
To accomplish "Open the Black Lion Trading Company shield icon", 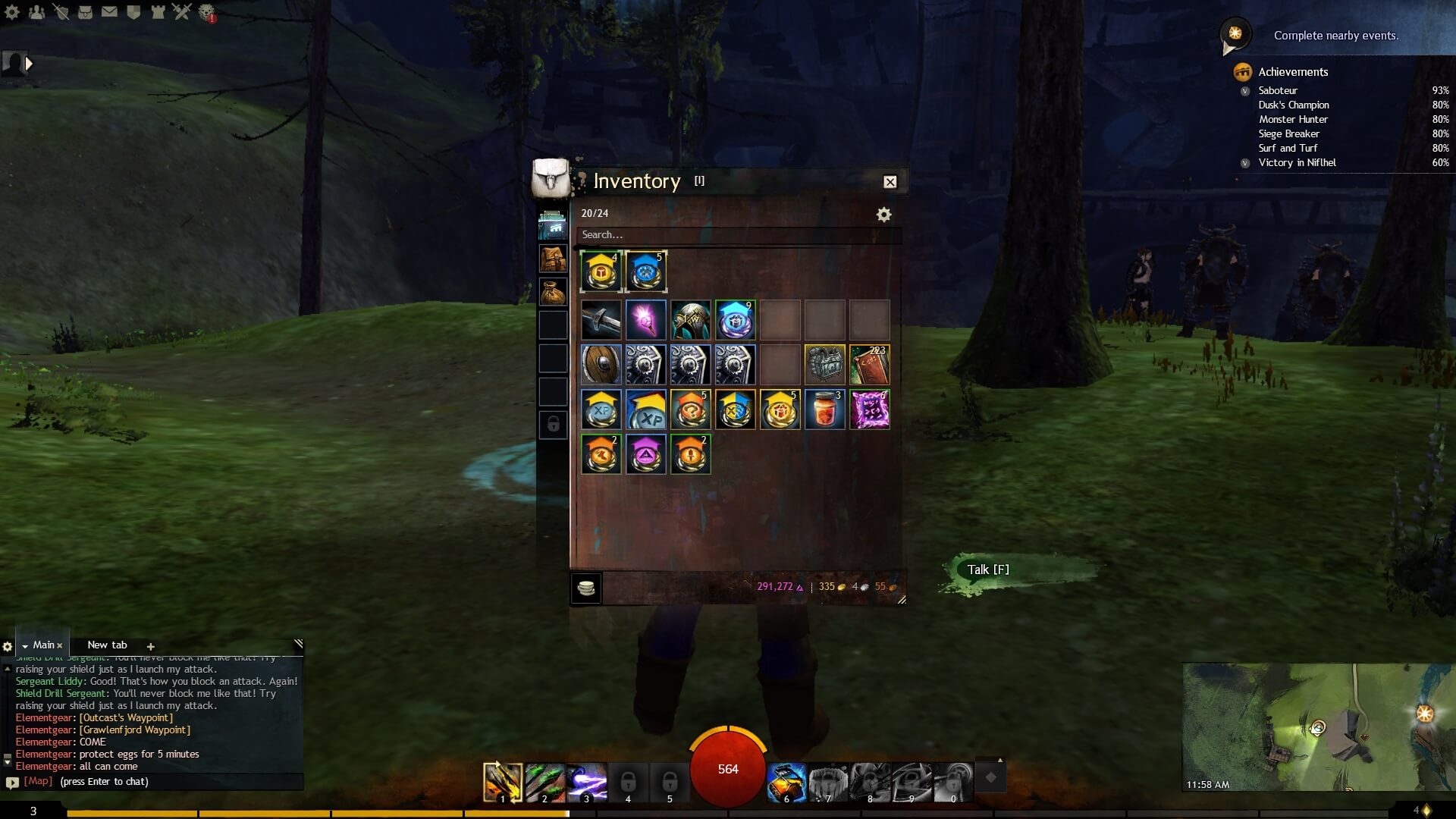I will pyautogui.click(x=133, y=11).
